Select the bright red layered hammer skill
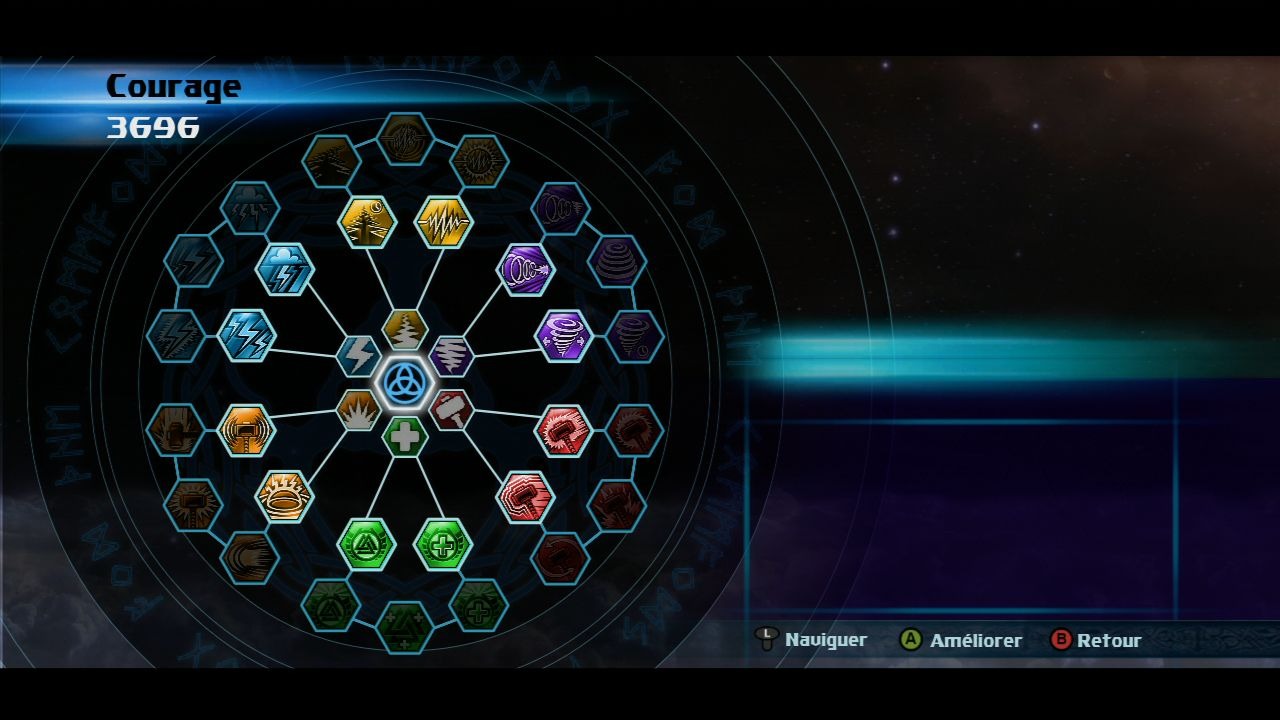Image resolution: width=1280 pixels, height=720 pixels. pos(525,497)
